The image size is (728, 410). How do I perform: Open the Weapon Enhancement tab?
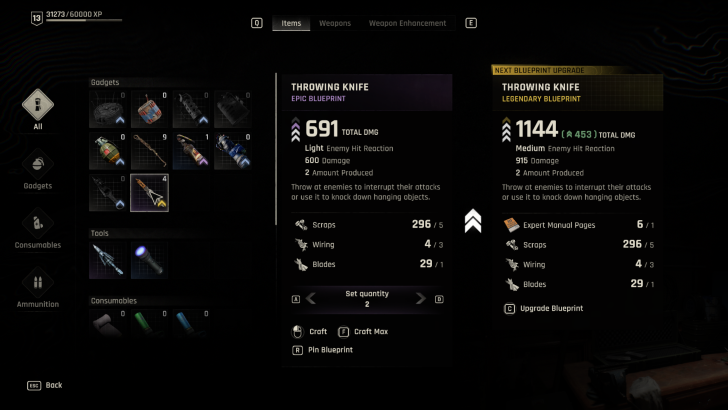(x=407, y=23)
